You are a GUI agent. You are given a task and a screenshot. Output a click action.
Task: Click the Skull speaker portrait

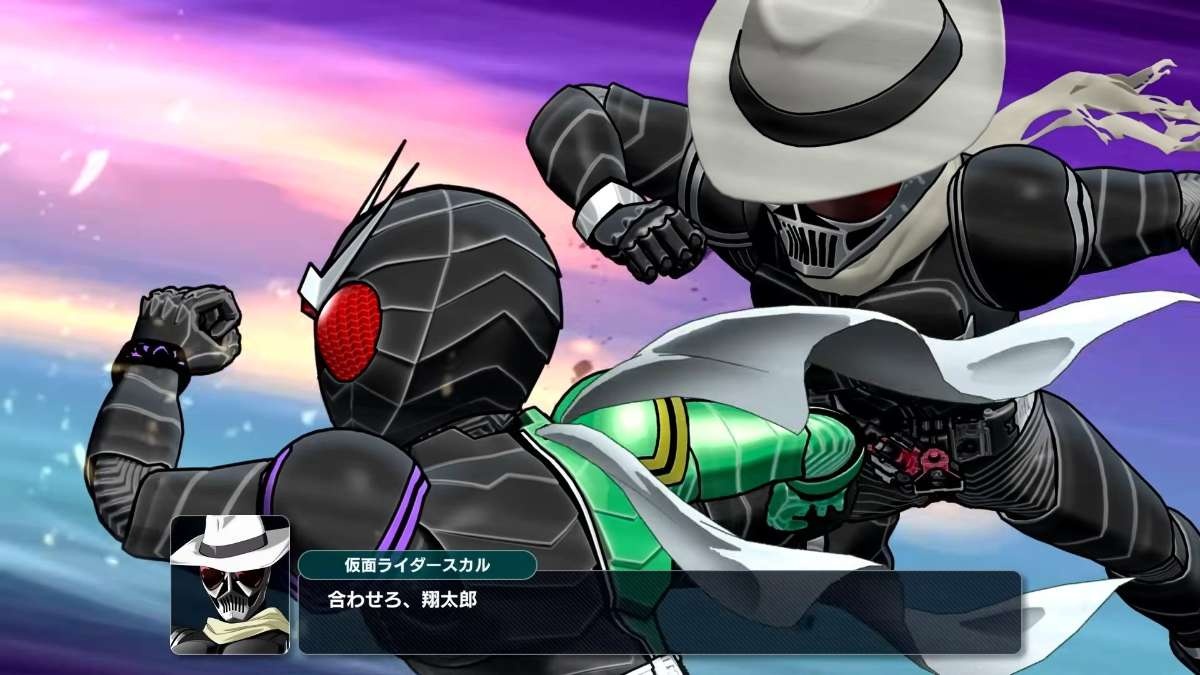pyautogui.click(x=230, y=585)
